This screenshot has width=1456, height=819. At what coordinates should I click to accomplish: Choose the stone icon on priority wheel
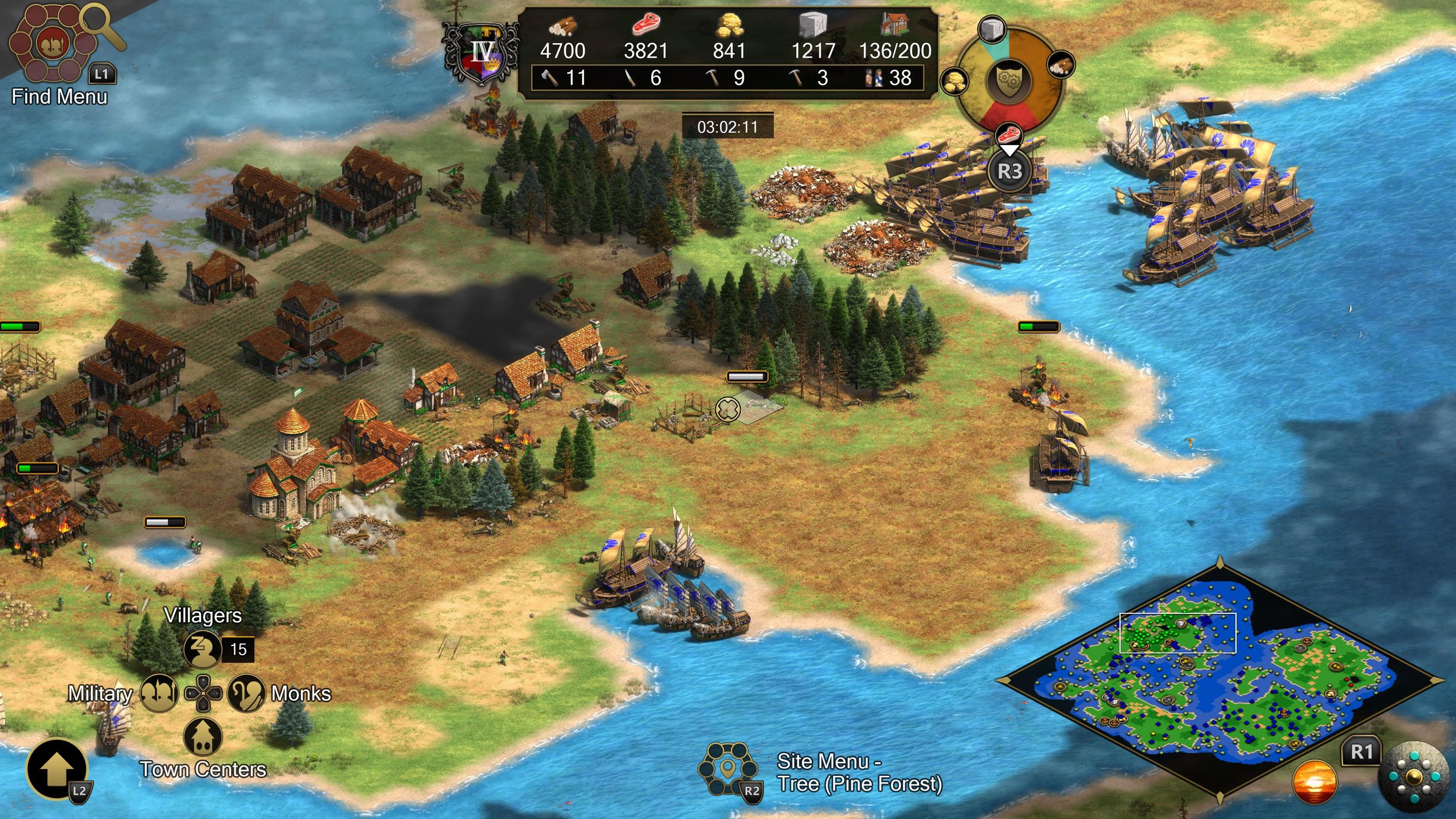point(992,29)
